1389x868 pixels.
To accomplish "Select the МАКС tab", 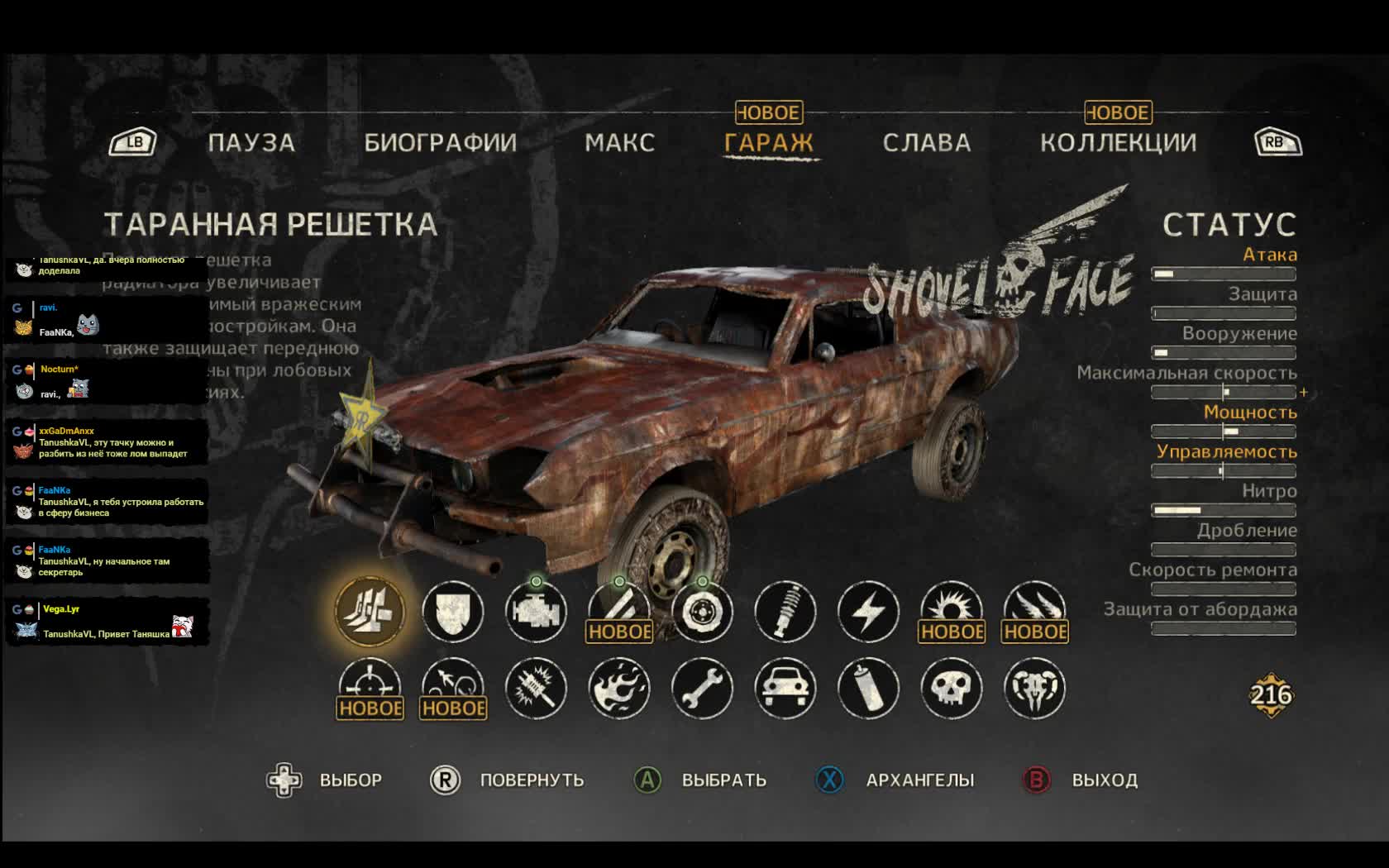I will 619,143.
